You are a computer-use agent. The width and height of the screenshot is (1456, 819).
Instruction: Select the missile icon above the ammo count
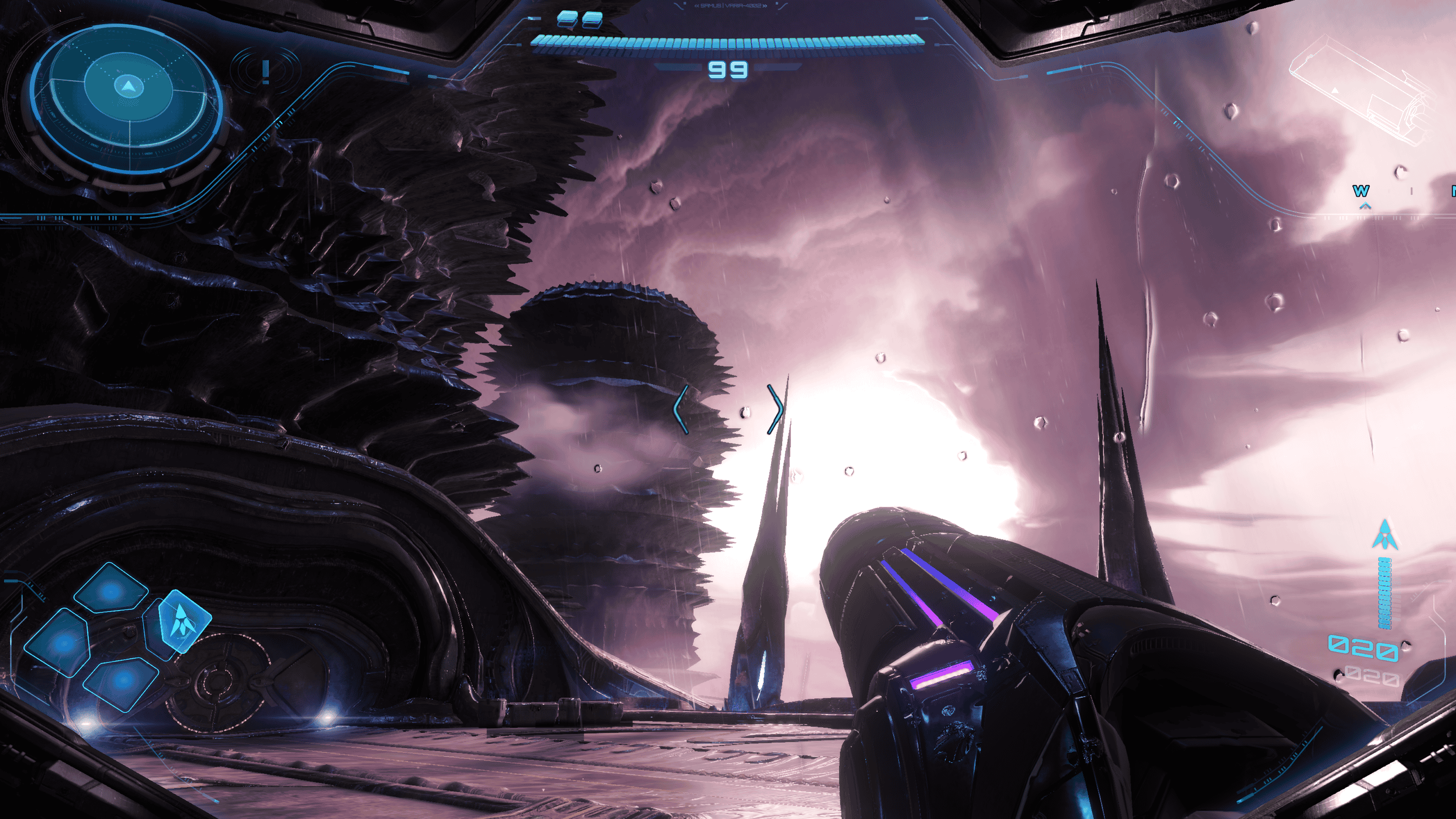(x=1385, y=535)
